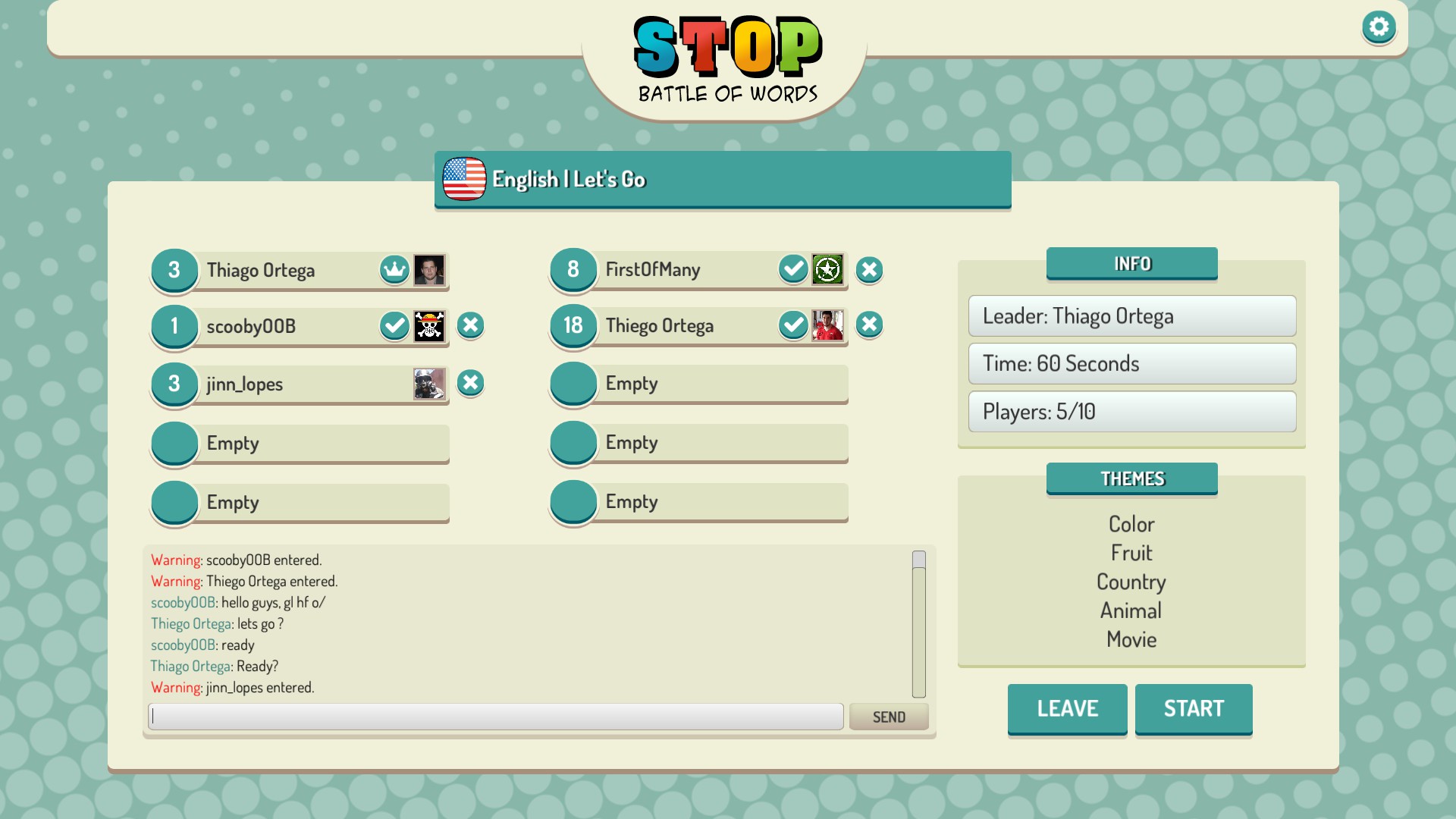Click the crown icon beside Thiago Ortega
The height and width of the screenshot is (819, 1456).
tap(394, 269)
